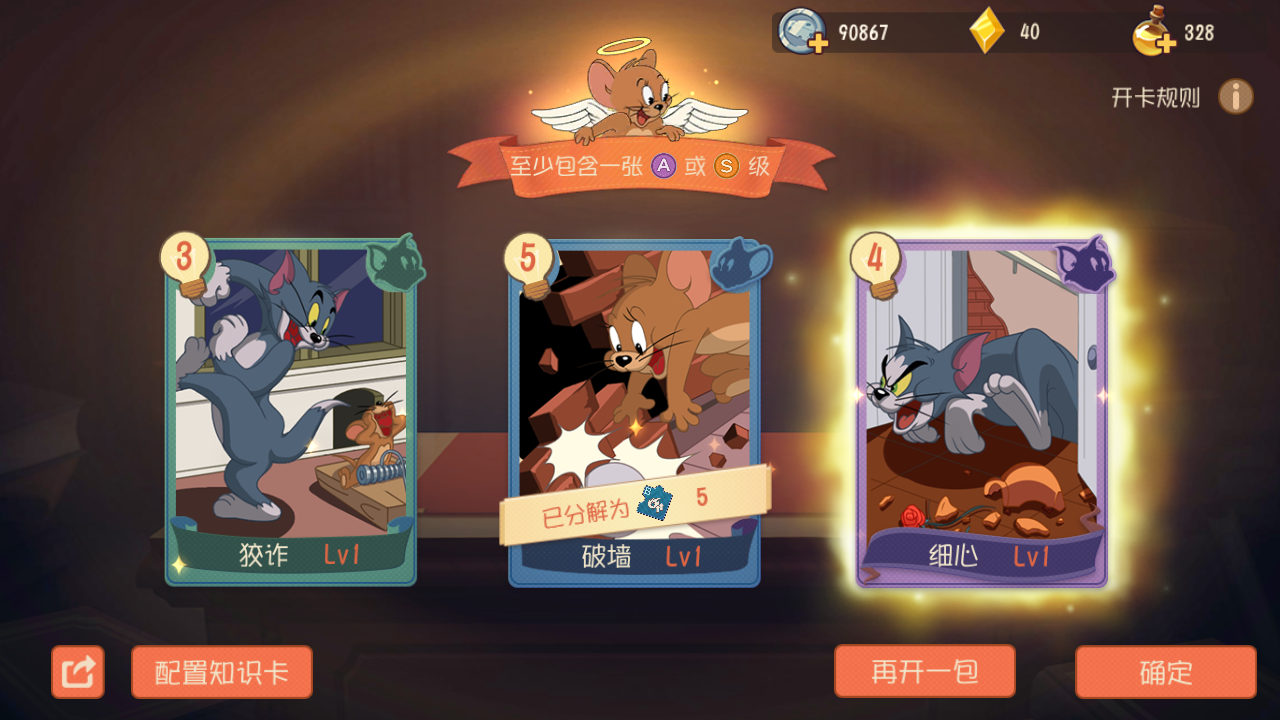Click the add button beside the gold potion currency
The width and height of the screenshot is (1280, 720).
click(1168, 42)
